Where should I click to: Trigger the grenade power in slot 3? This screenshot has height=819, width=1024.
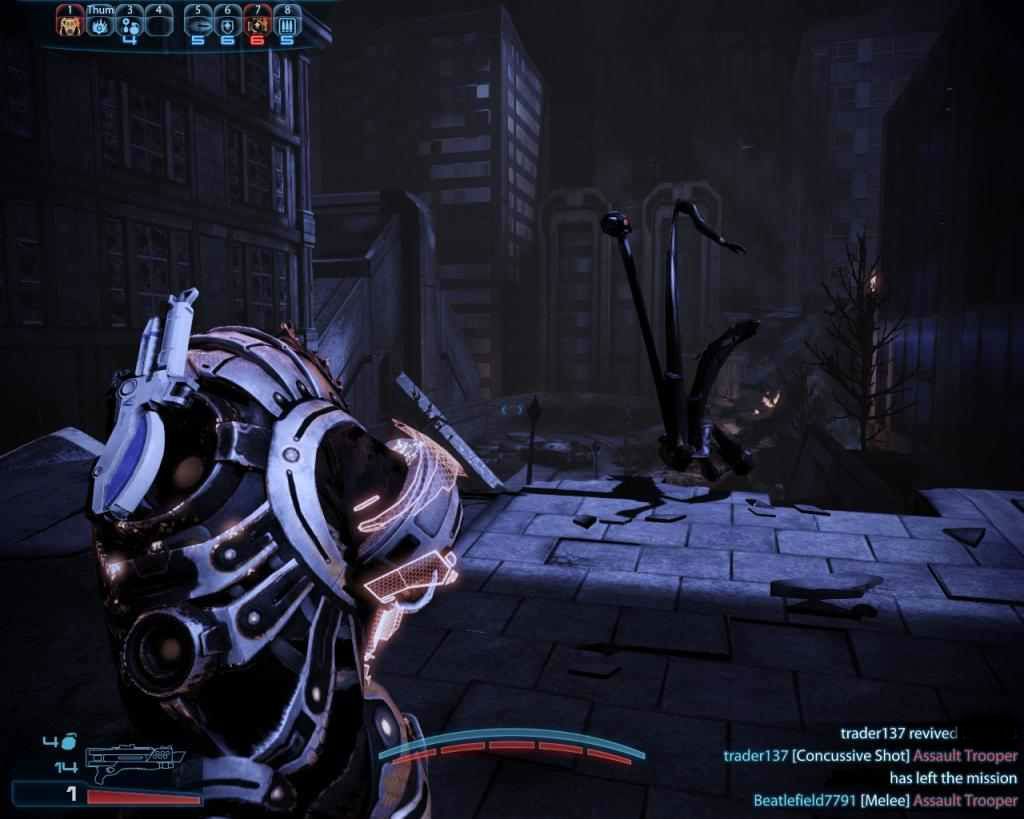(129, 23)
